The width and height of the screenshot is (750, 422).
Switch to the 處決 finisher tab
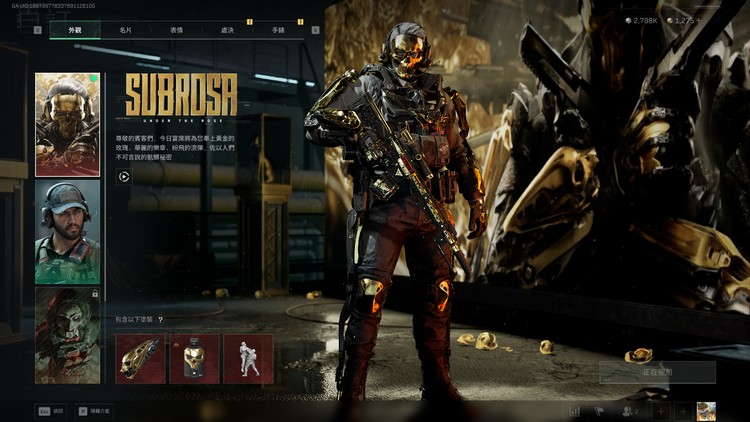pos(227,30)
